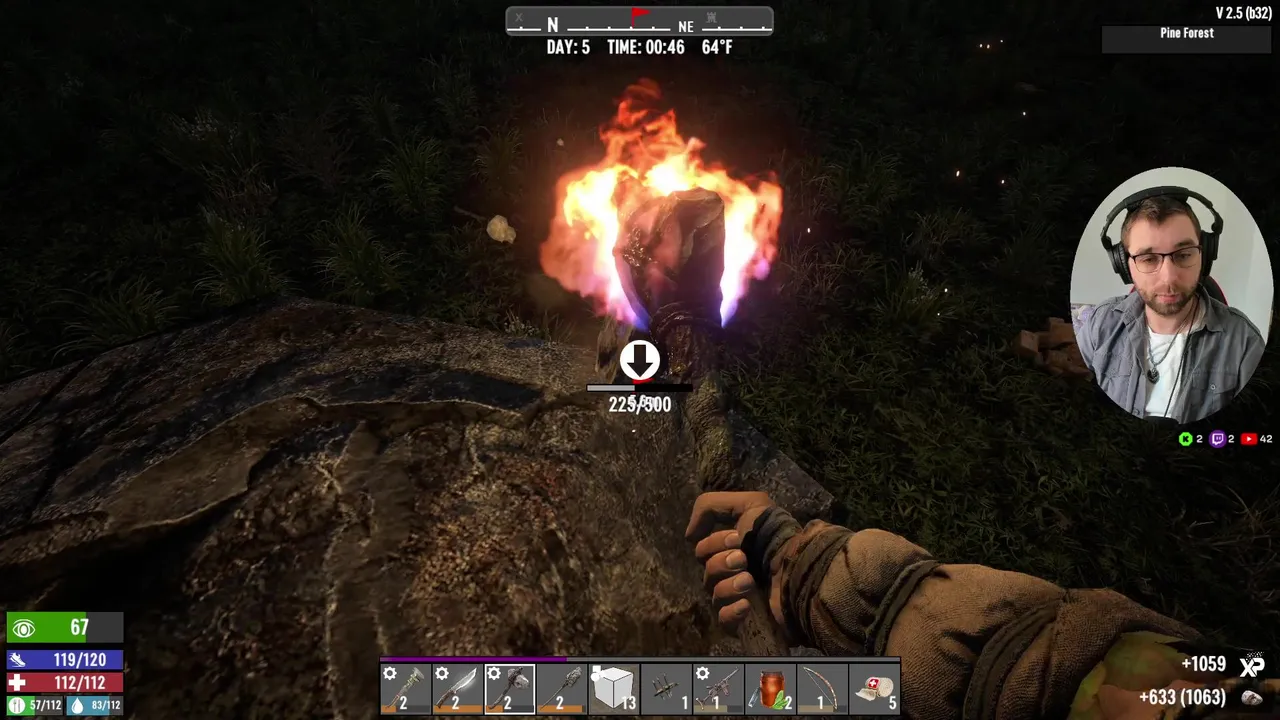
Task: Pick the arrow bundle hotbar slot
Action: 666,688
